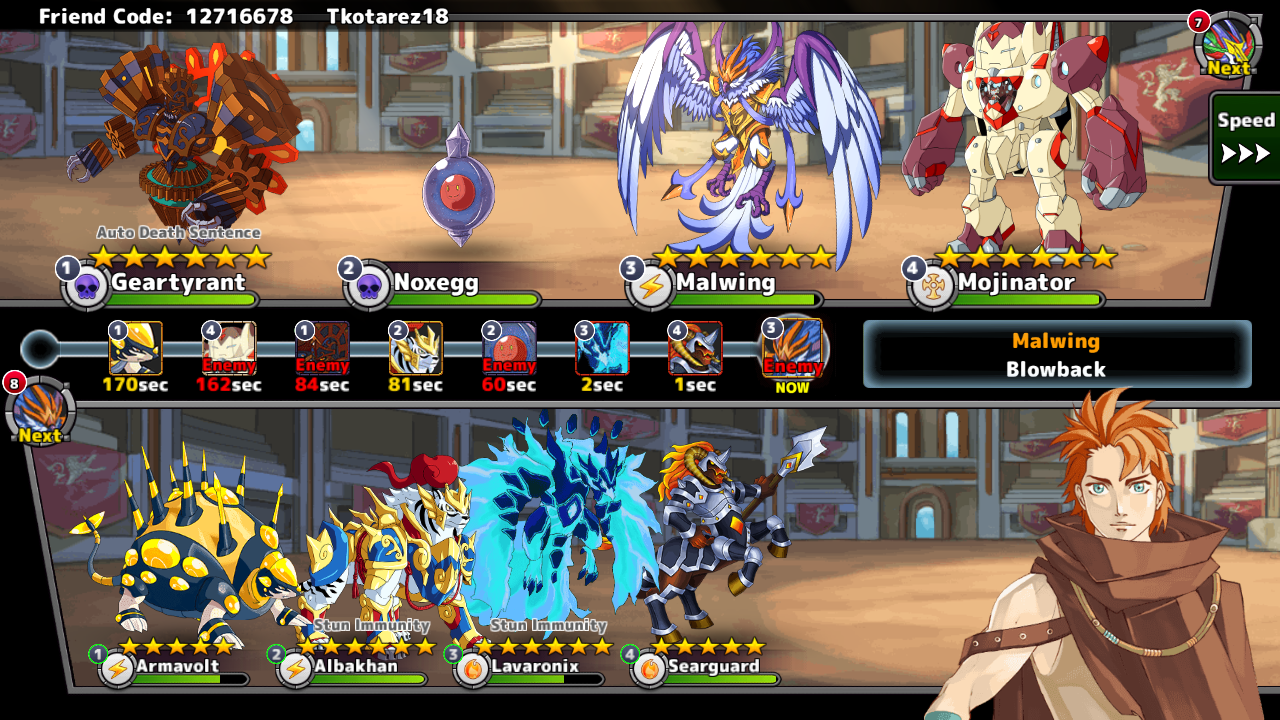1280x720 pixels.
Task: Toggle the battle Speed button
Action: pos(1245,138)
